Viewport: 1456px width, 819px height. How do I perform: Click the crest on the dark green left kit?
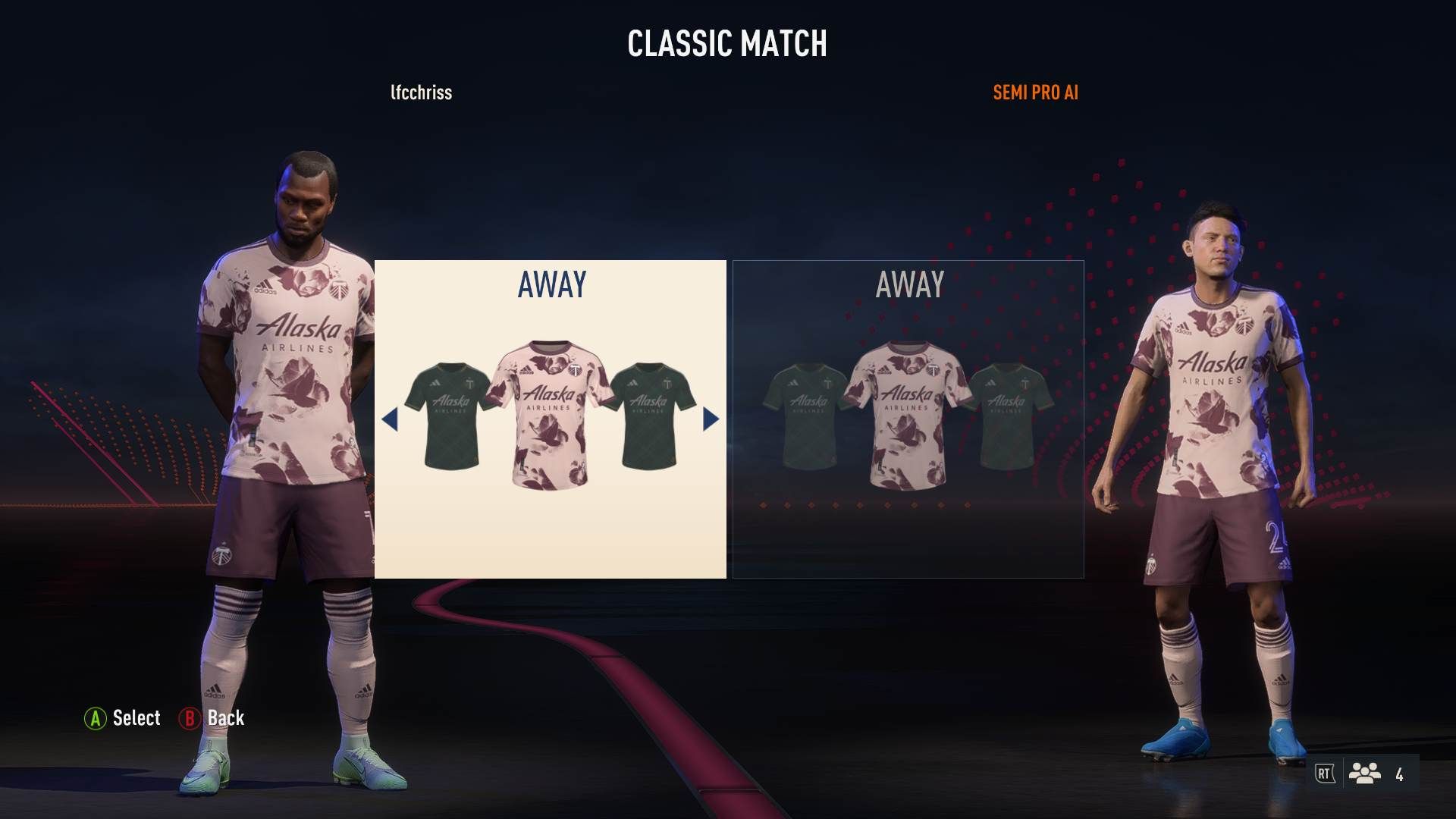pos(469,383)
